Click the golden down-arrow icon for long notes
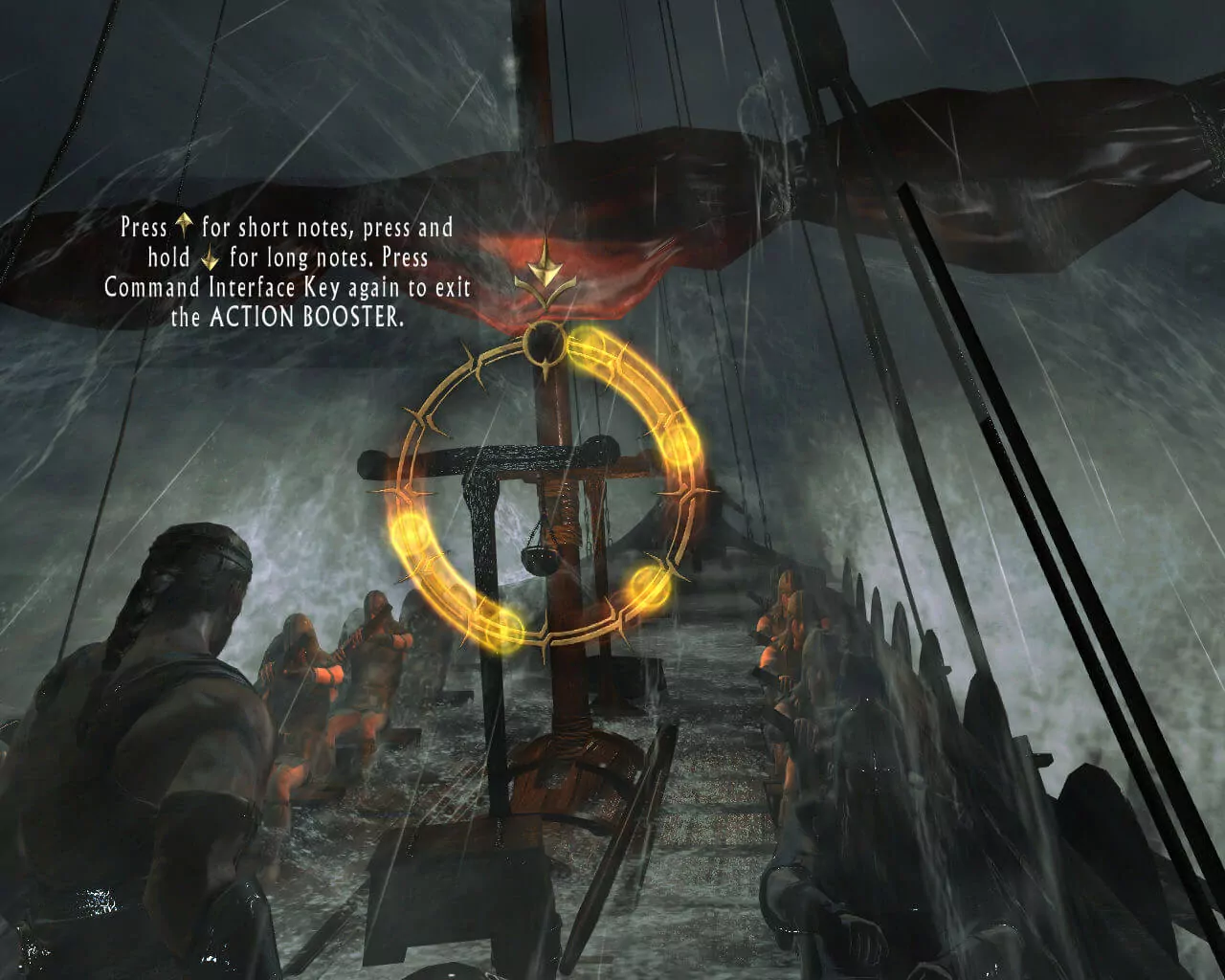Viewport: 1225px width, 980px height. pyautogui.click(x=209, y=256)
